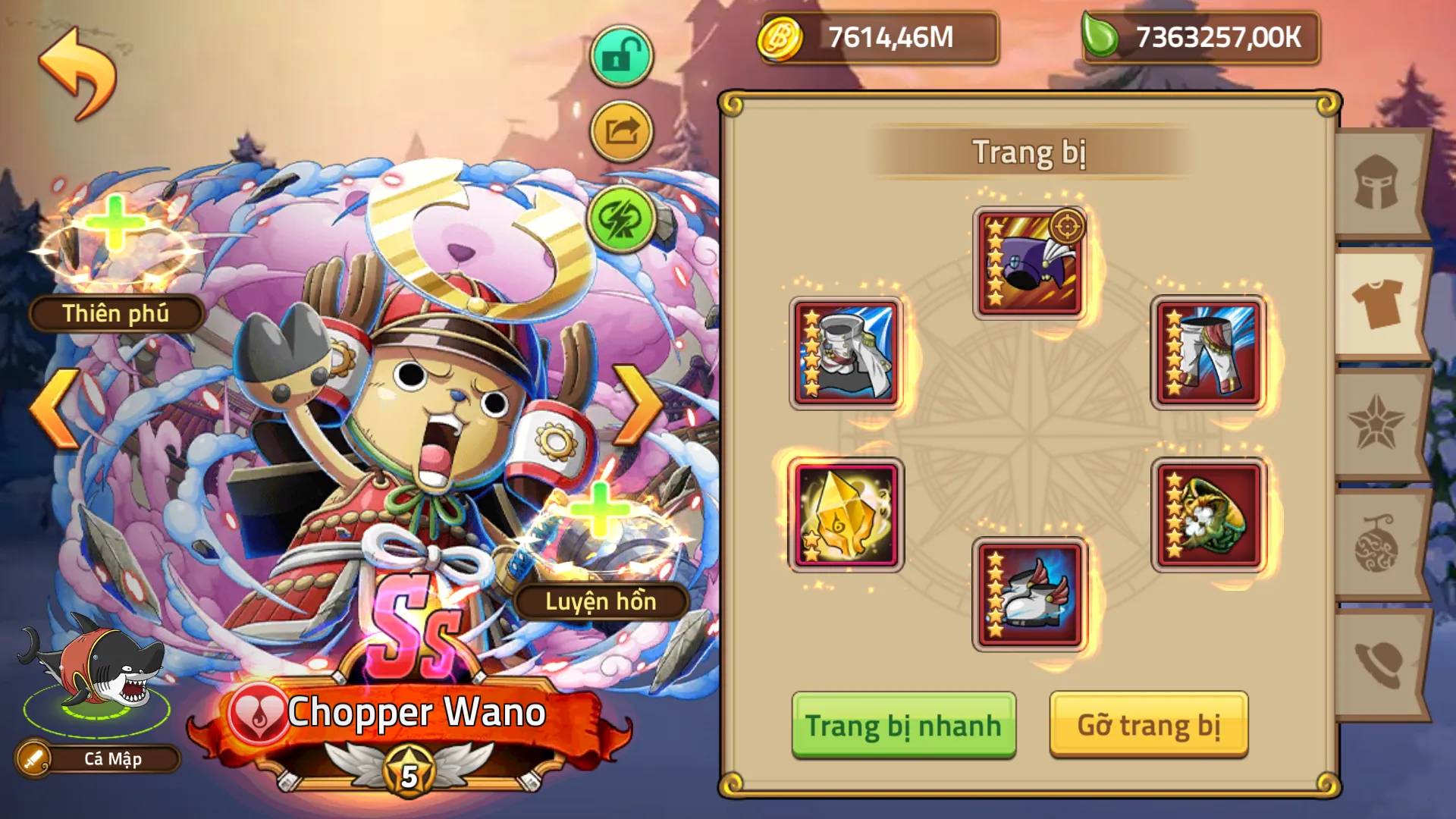The height and width of the screenshot is (819, 1456).
Task: Select the golden crystal equipment slot
Action: [x=845, y=516]
